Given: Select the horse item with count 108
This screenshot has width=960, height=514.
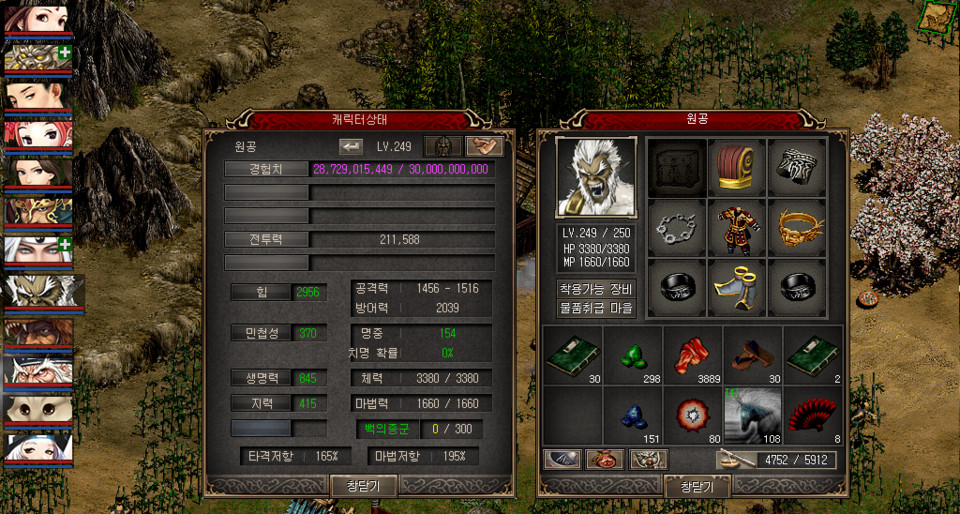Looking at the screenshot, I should click(x=753, y=414).
